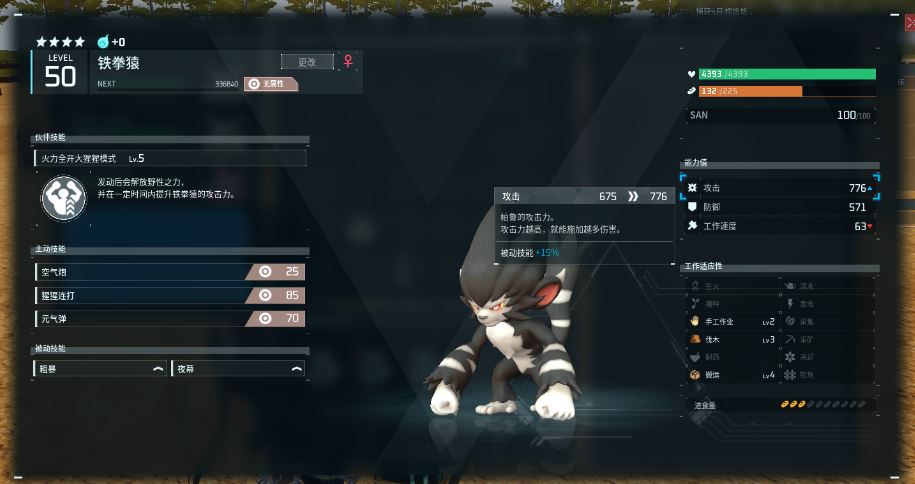Viewport: 915px width, 484px height.
Task: Select the 工作速度 stat row
Action: pos(779,226)
